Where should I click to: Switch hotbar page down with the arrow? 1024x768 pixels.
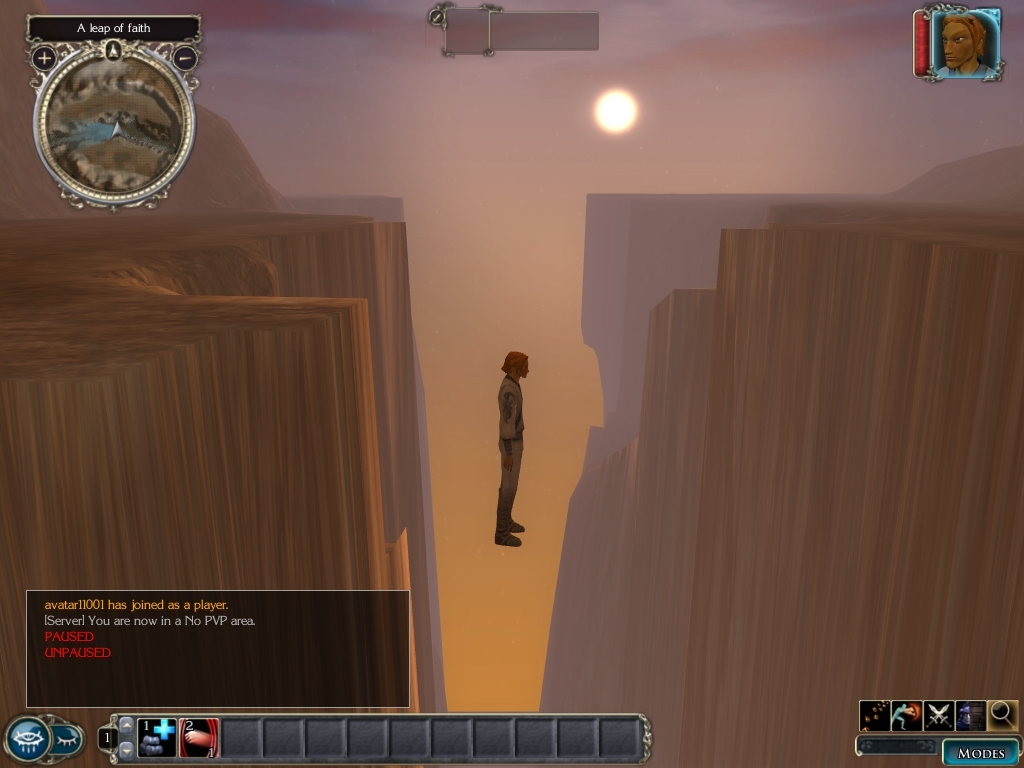127,749
